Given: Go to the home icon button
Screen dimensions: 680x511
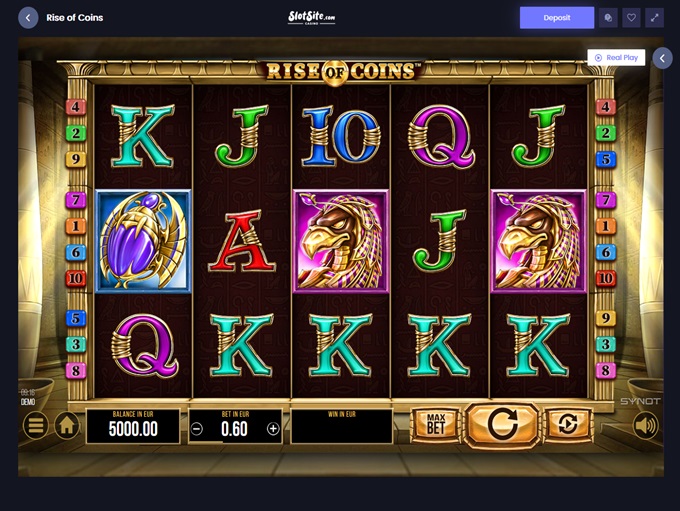Looking at the screenshot, I should (x=67, y=426).
